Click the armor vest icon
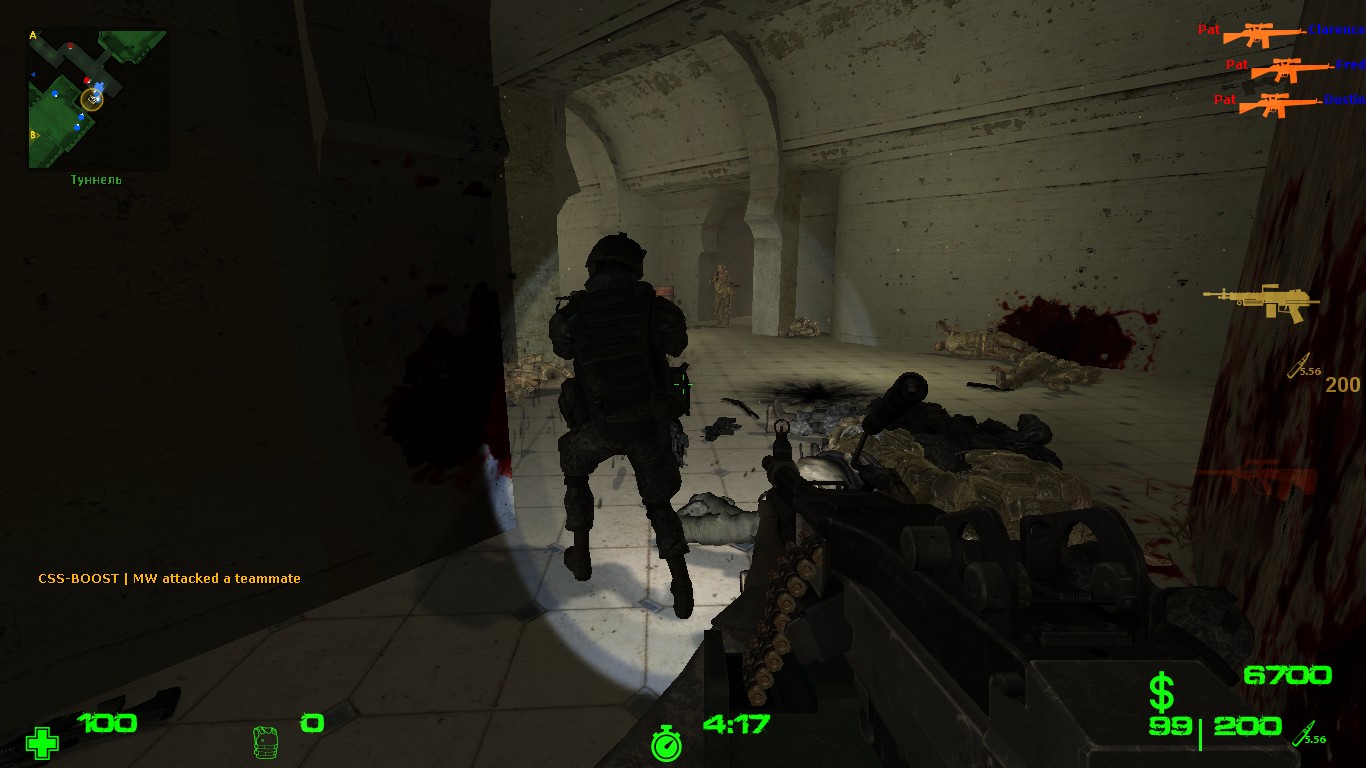Viewport: 1366px width, 768px height. [x=266, y=741]
